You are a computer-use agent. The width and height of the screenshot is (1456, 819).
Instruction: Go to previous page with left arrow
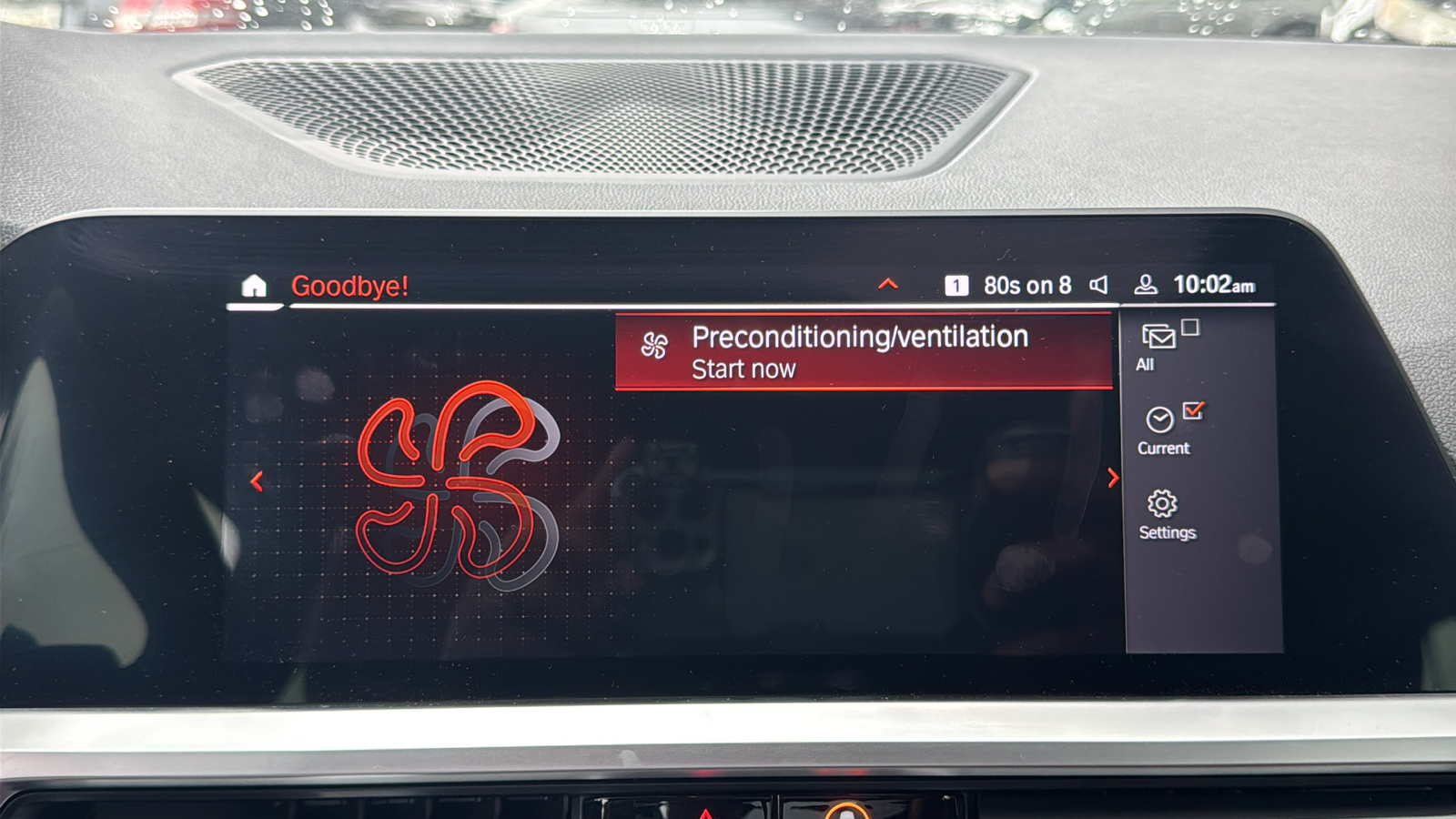click(x=257, y=481)
